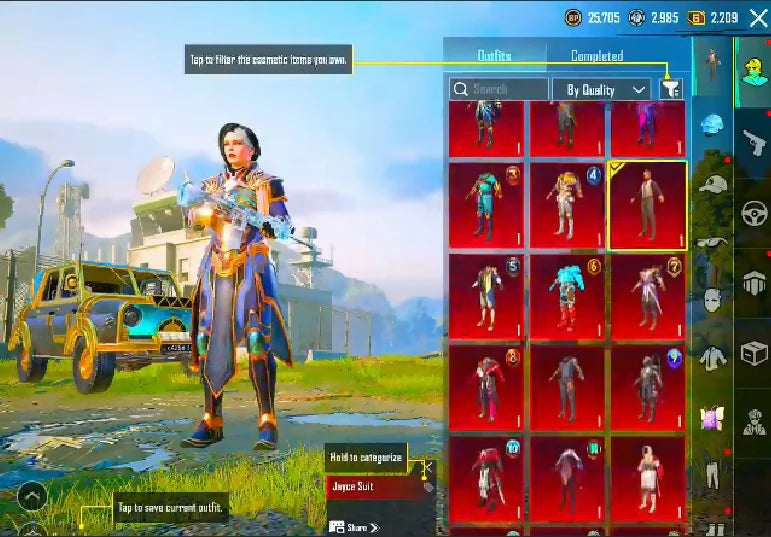Pick the outfit tile numbered 5

pyautogui.click(x=487, y=297)
